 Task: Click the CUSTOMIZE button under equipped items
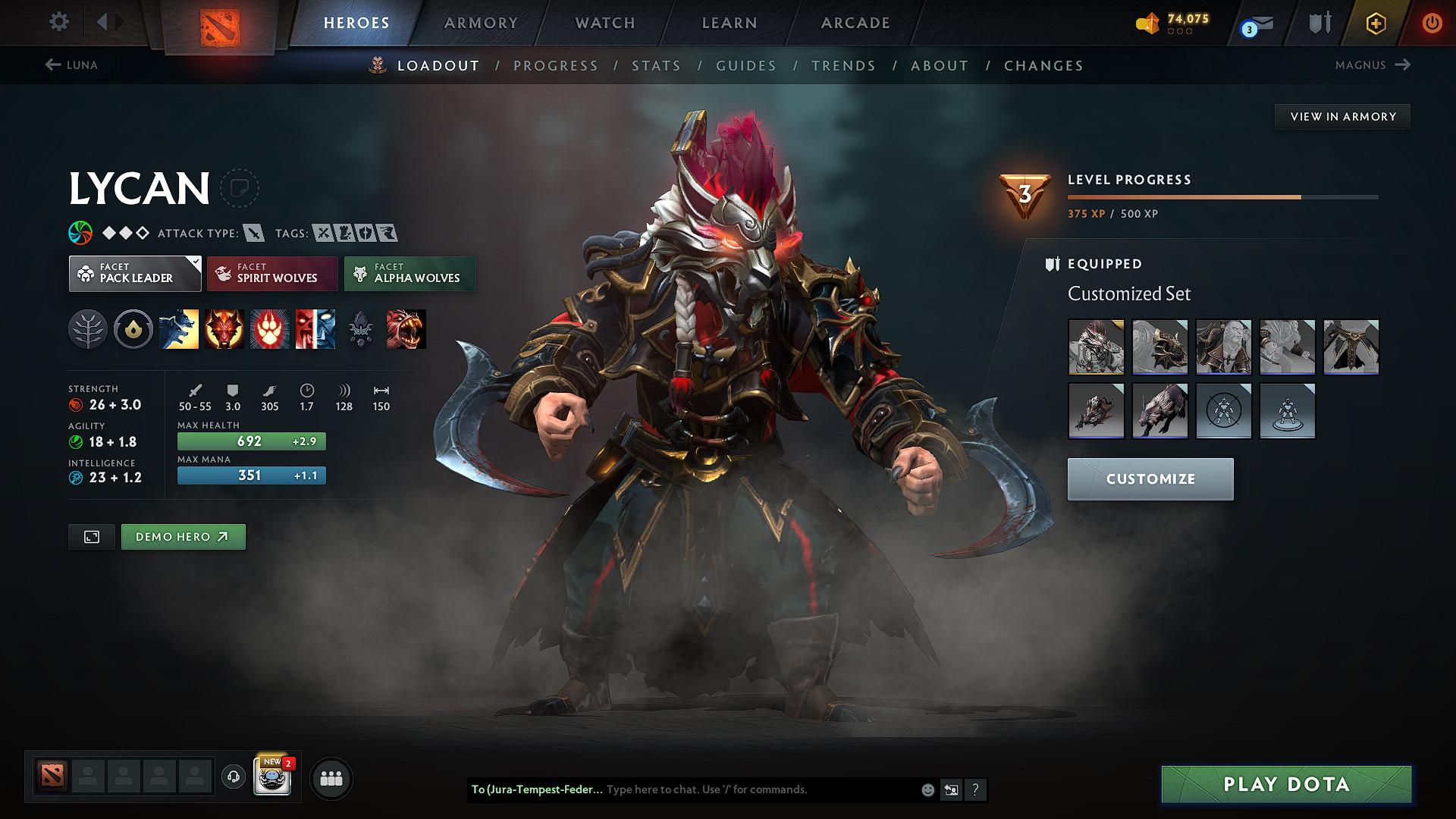point(1150,479)
